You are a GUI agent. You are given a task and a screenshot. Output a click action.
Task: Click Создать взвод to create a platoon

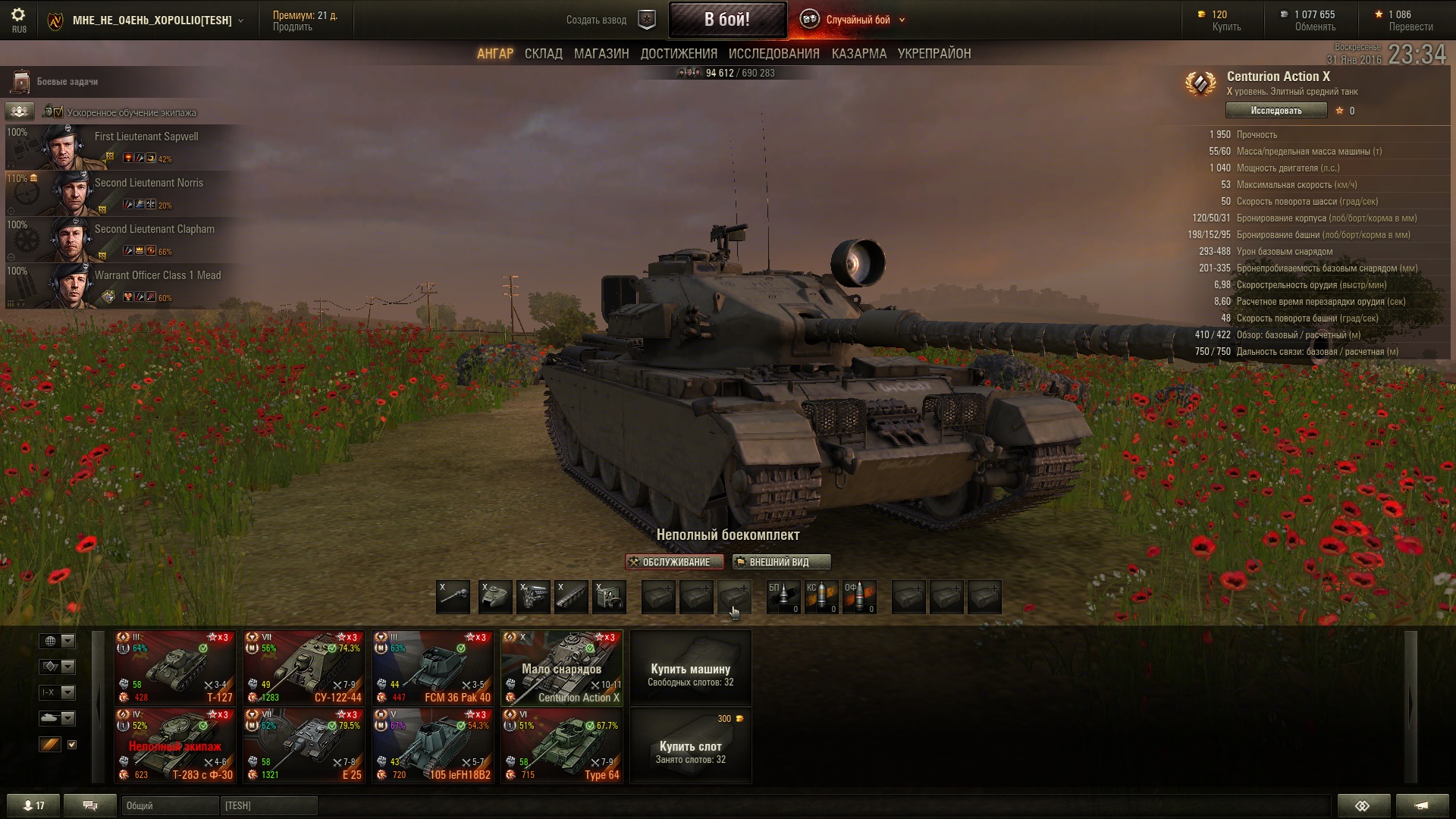click(596, 20)
